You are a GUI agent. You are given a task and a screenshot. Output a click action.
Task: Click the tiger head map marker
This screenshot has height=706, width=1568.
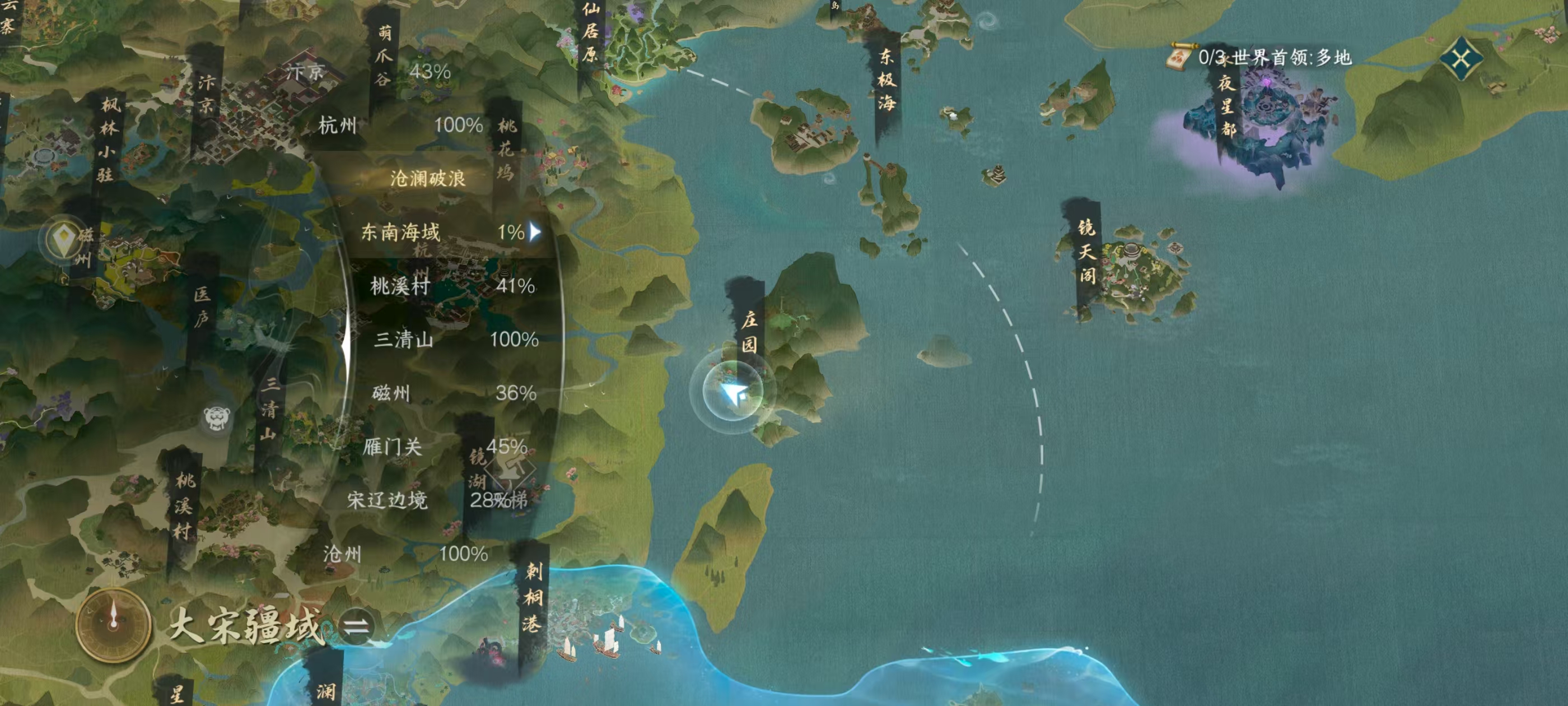click(217, 418)
